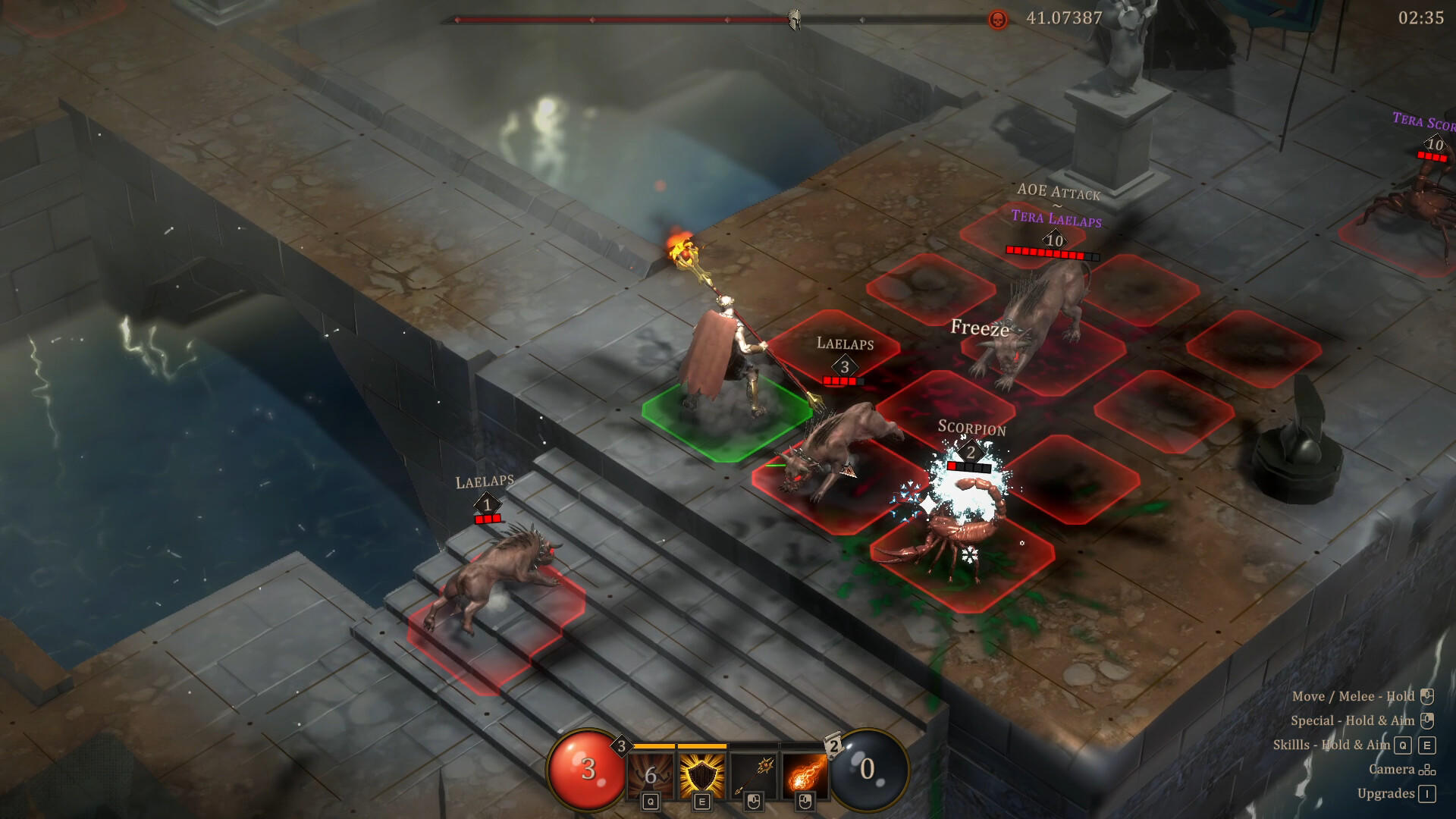The height and width of the screenshot is (819, 1456).
Task: Select the fireball skill icon
Action: [805, 775]
